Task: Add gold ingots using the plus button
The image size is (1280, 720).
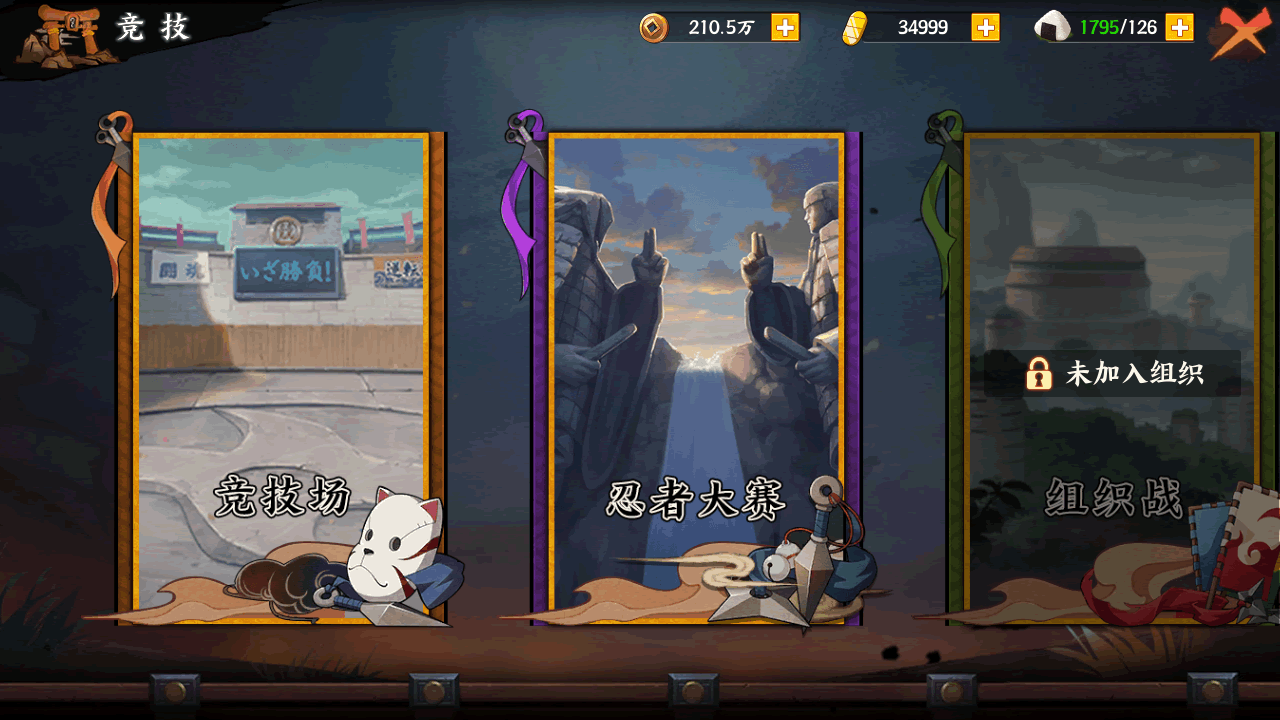Action: (x=985, y=28)
